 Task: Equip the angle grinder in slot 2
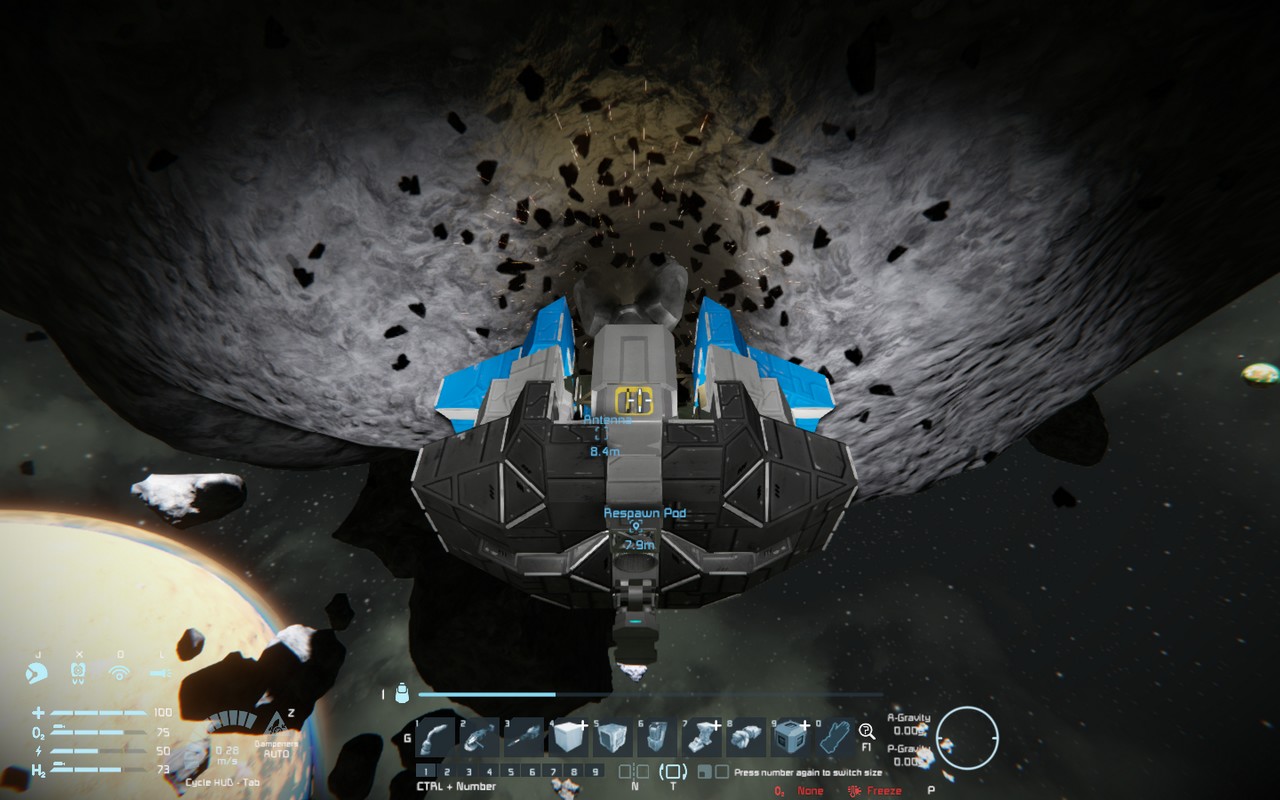[x=480, y=738]
